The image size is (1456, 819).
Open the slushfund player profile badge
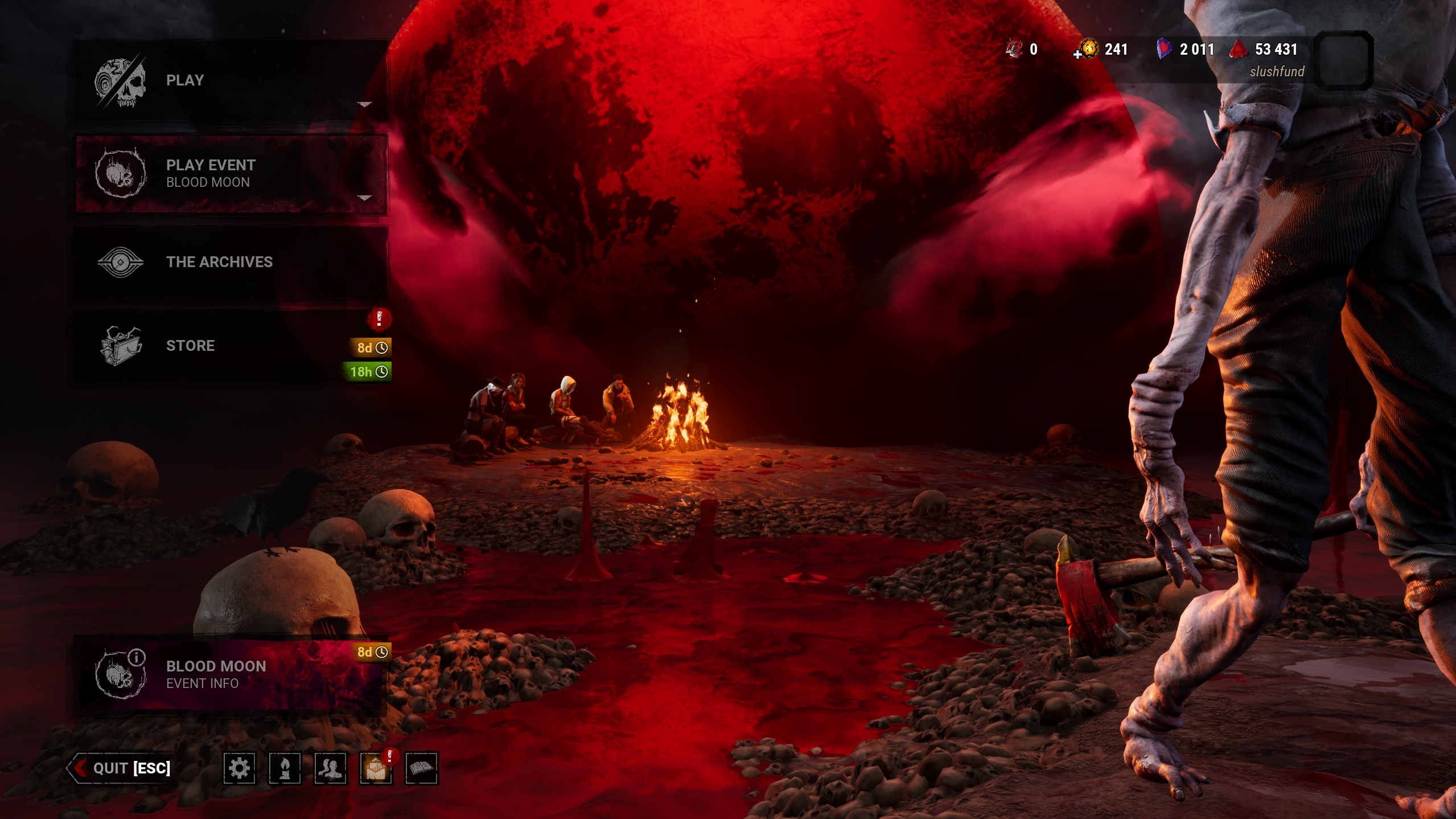(1343, 60)
